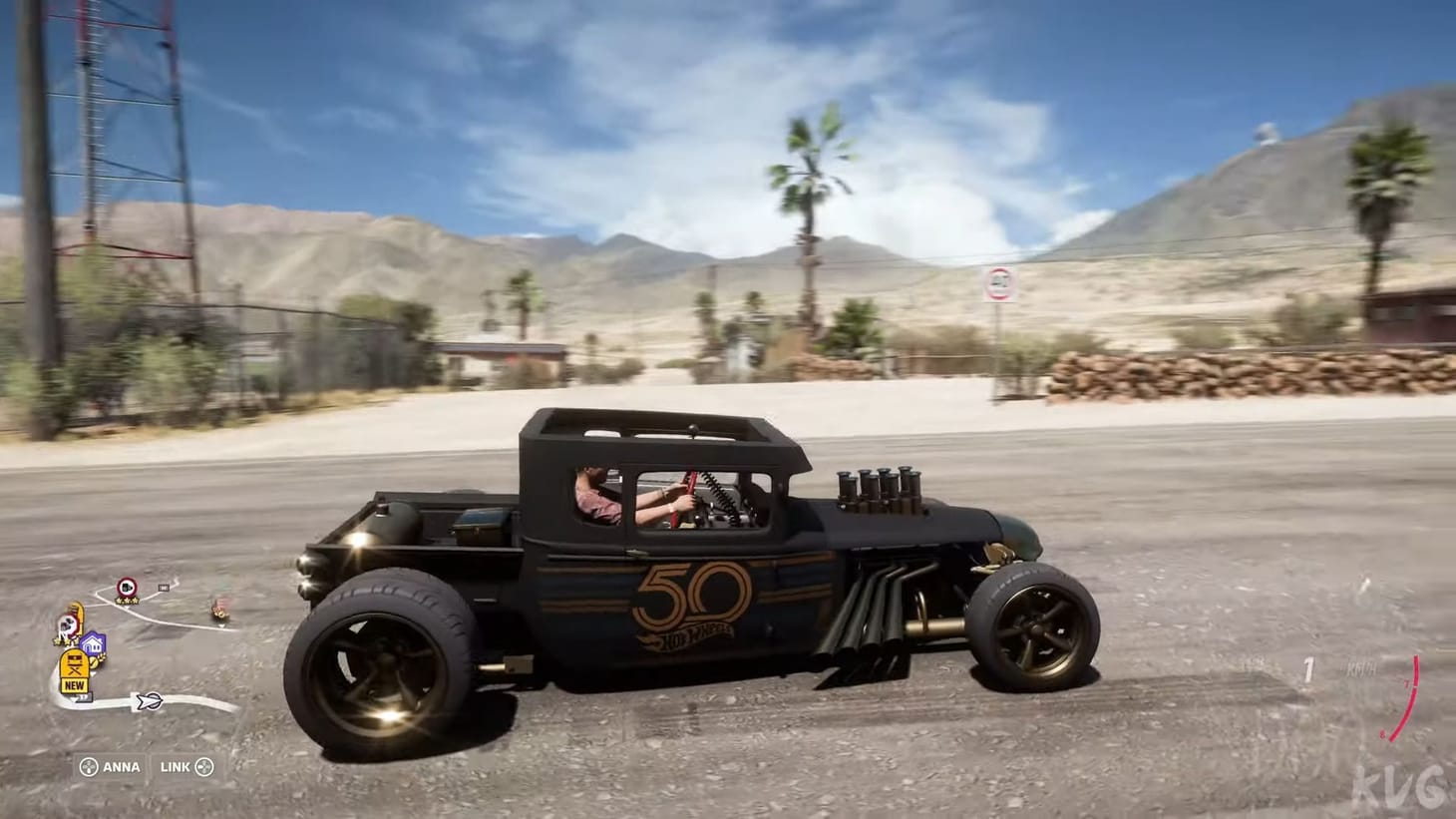
Task: Select the house icon on the minimap
Action: (x=92, y=643)
